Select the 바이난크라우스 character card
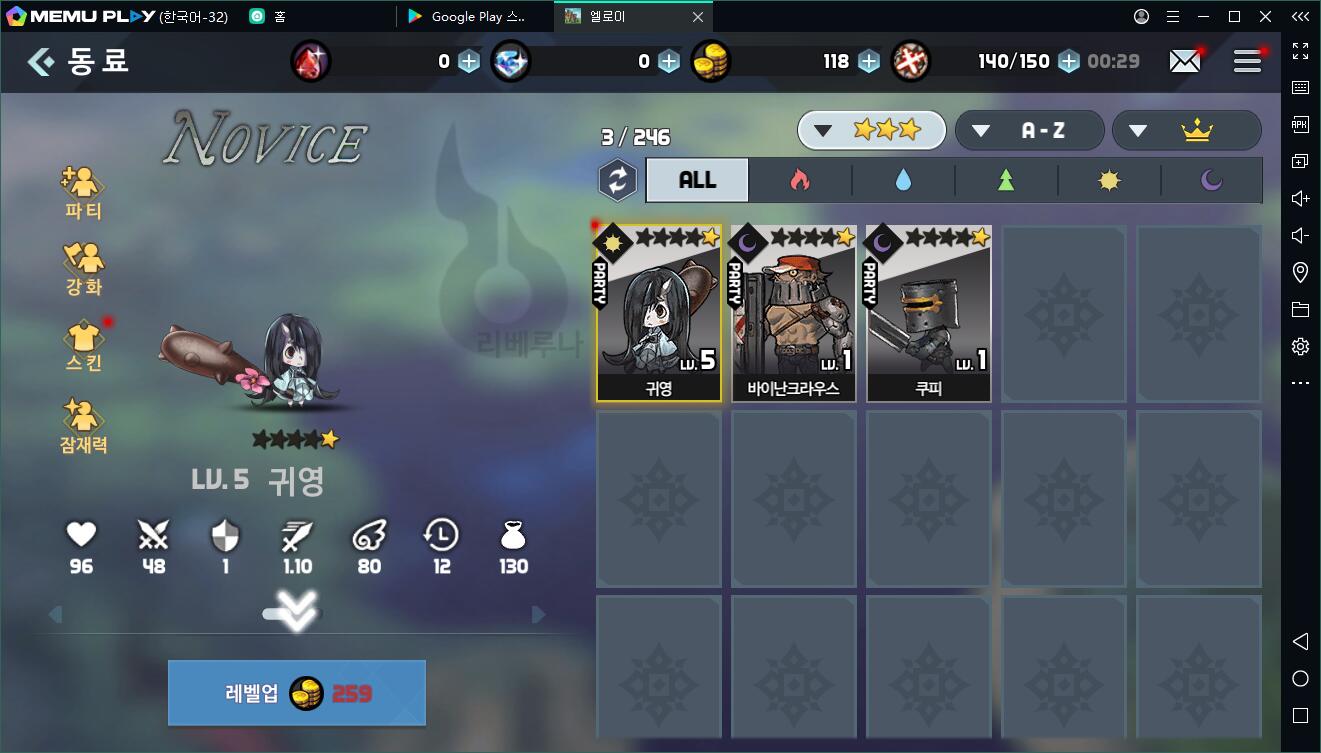 pos(793,313)
